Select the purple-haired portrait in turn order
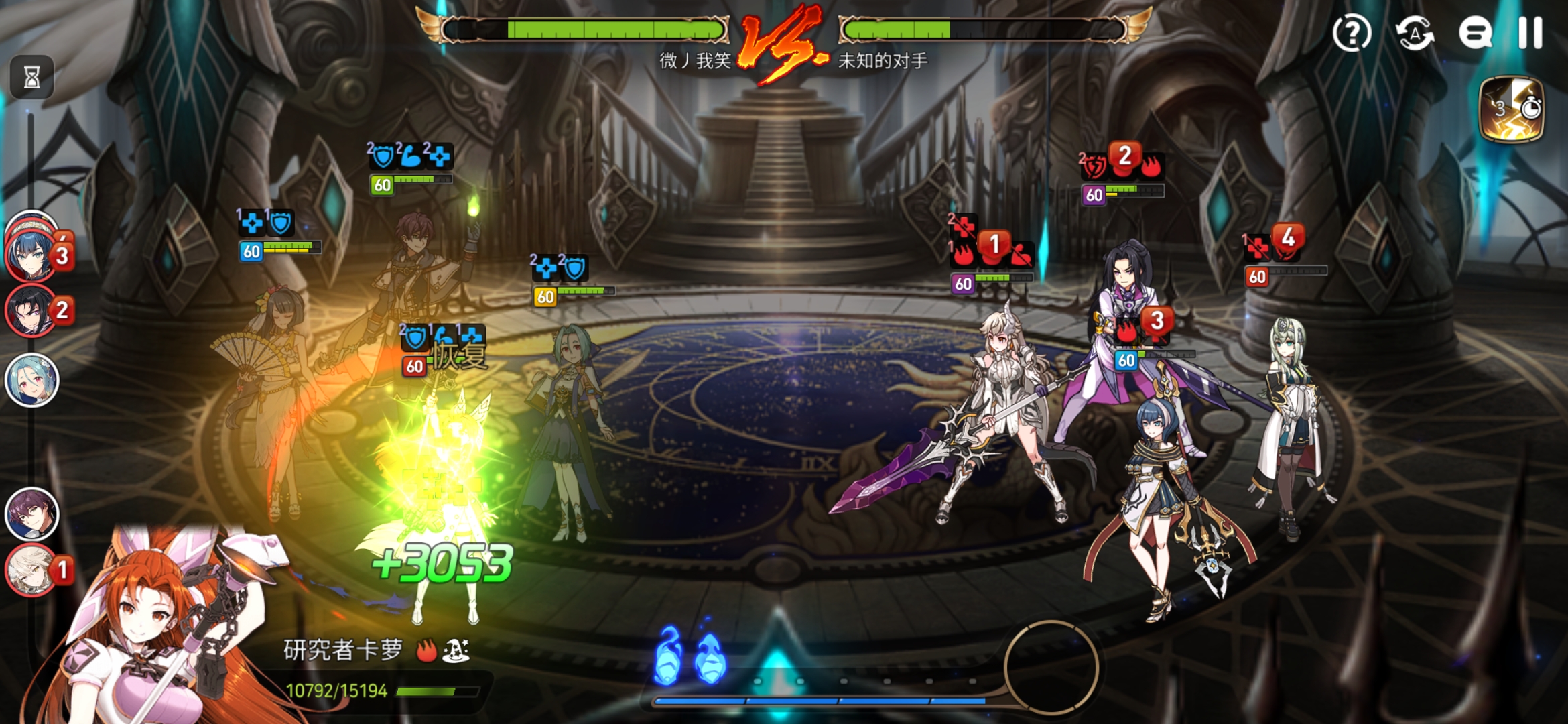Viewport: 1568px width, 724px height. (31, 514)
